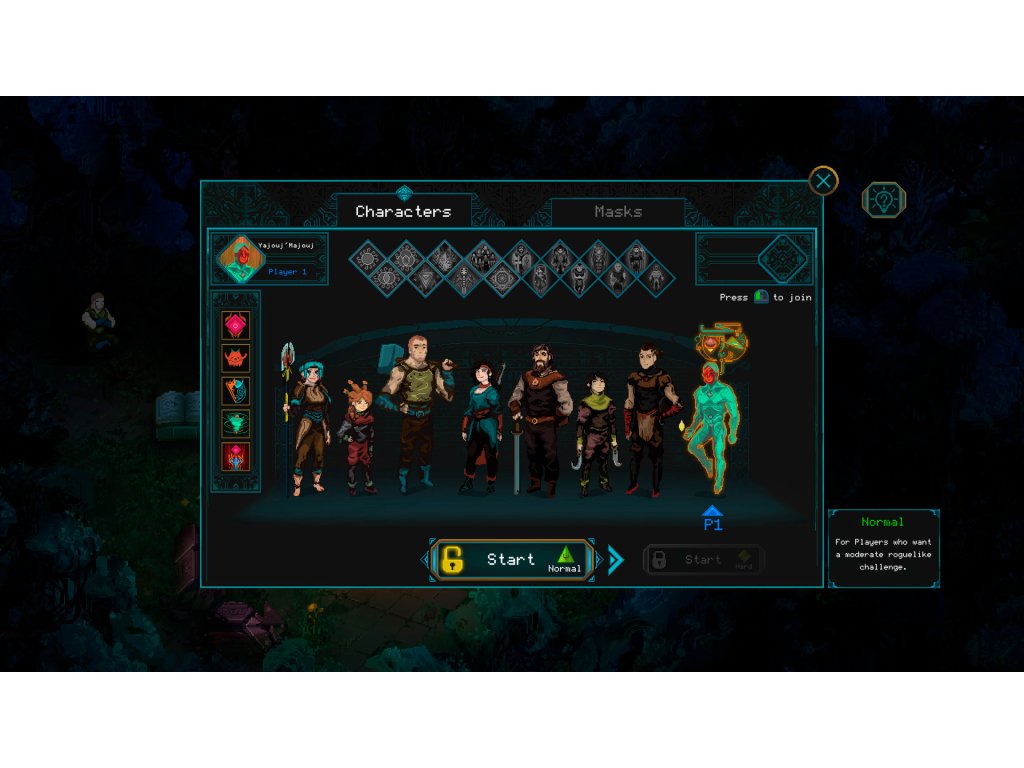This screenshot has height=768, width=1024.
Task: Start the run on Normal difficulty
Action: (512, 560)
